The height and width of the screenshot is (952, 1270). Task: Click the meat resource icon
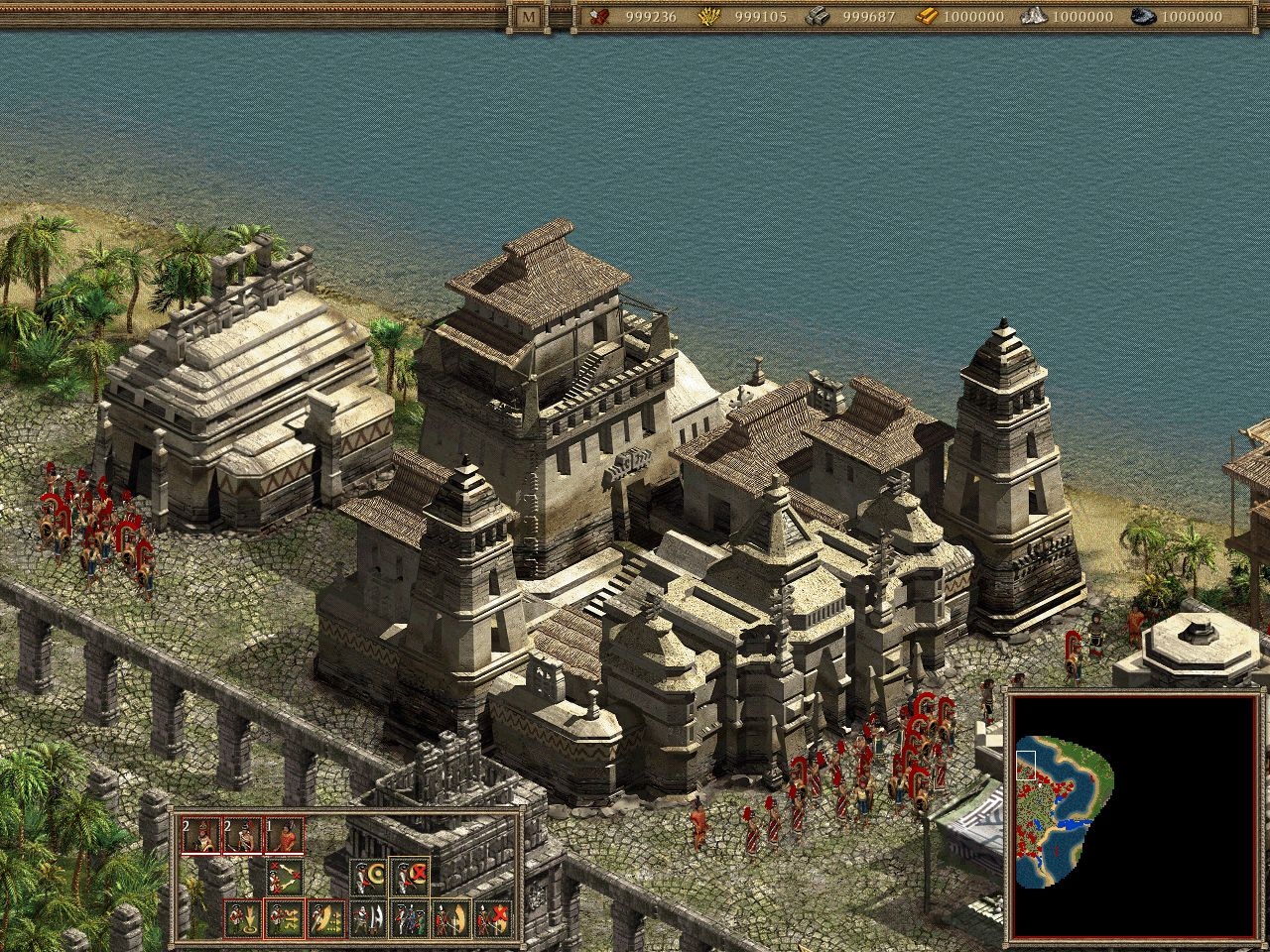[597, 17]
